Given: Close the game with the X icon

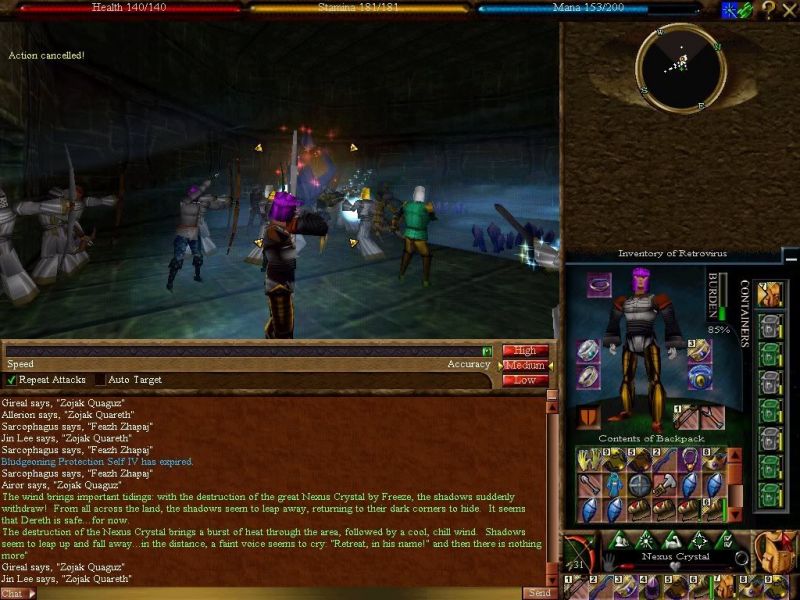Looking at the screenshot, I should point(788,10).
